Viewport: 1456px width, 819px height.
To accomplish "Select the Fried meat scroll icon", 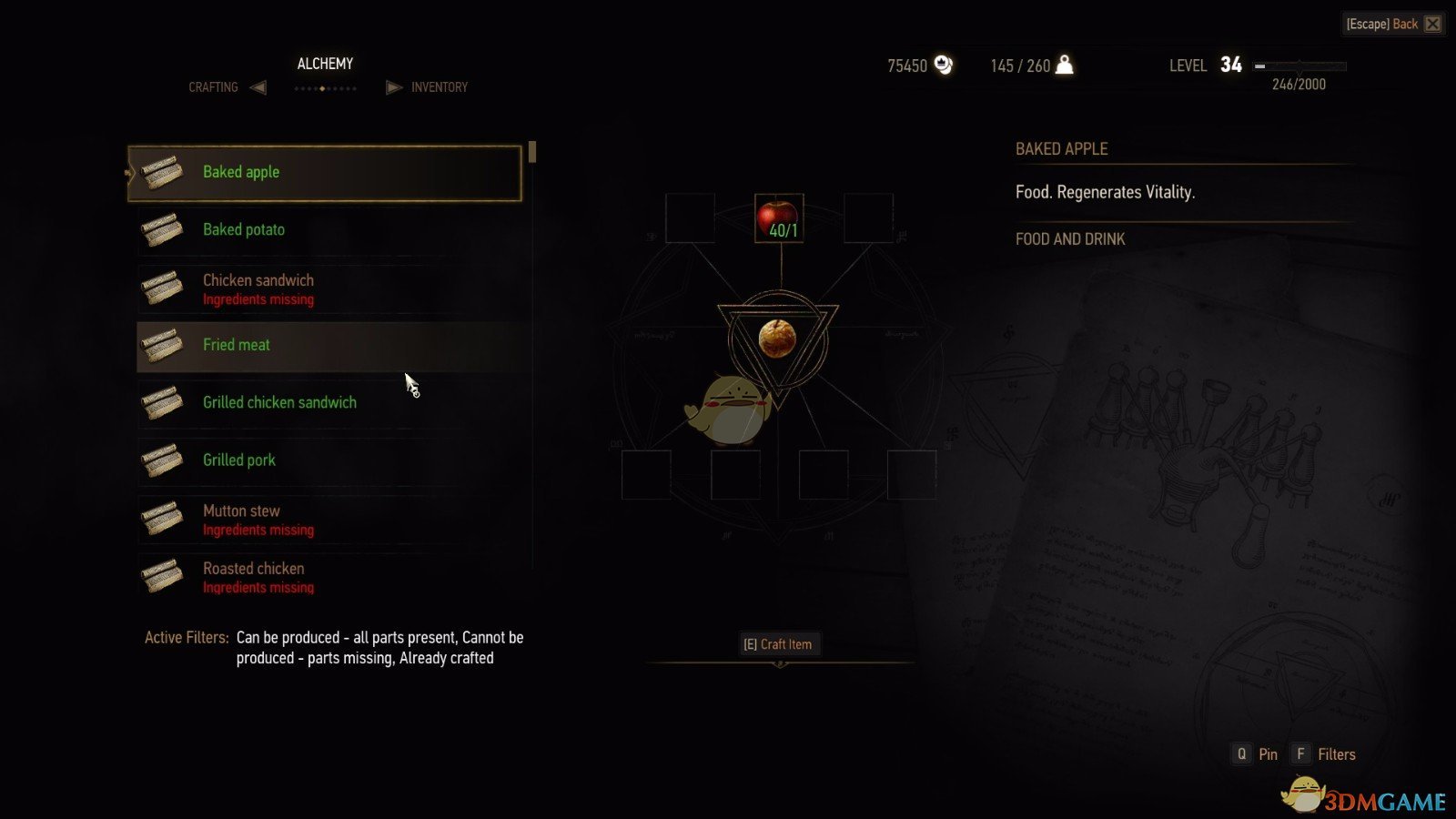I will [164, 346].
